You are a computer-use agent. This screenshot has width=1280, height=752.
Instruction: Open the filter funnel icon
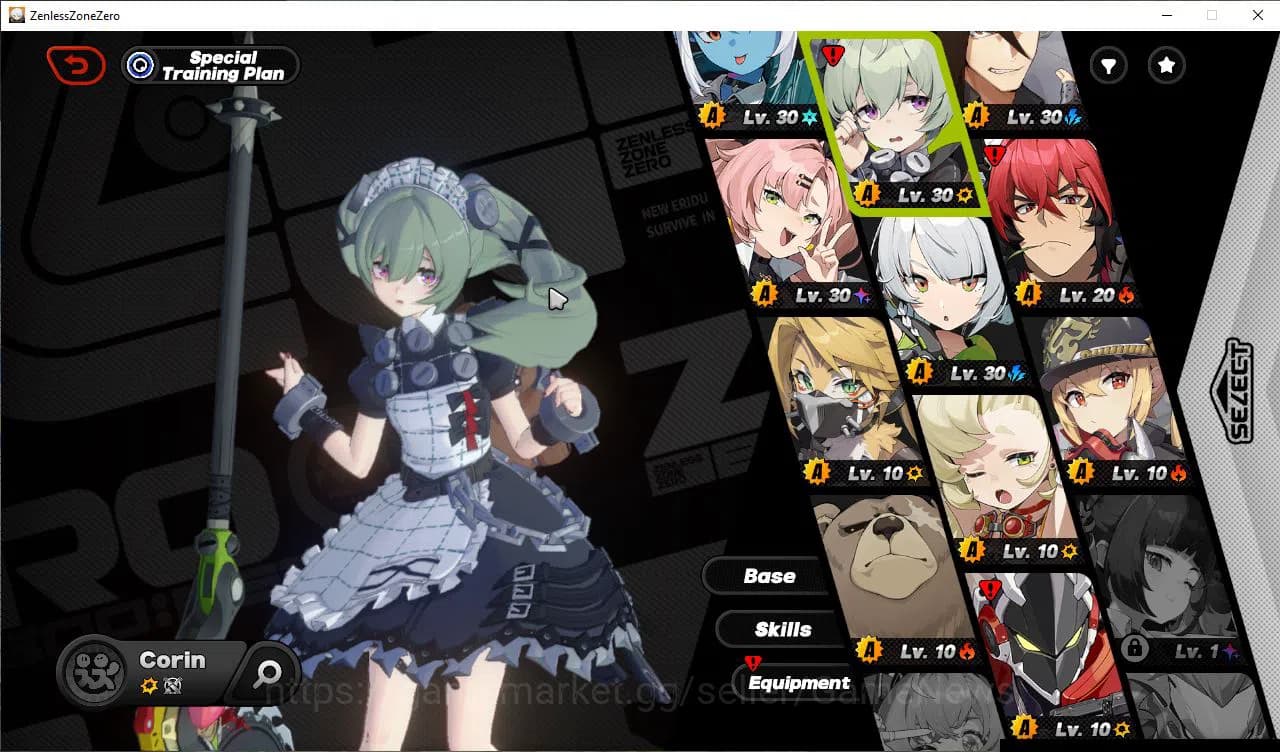coord(1108,66)
